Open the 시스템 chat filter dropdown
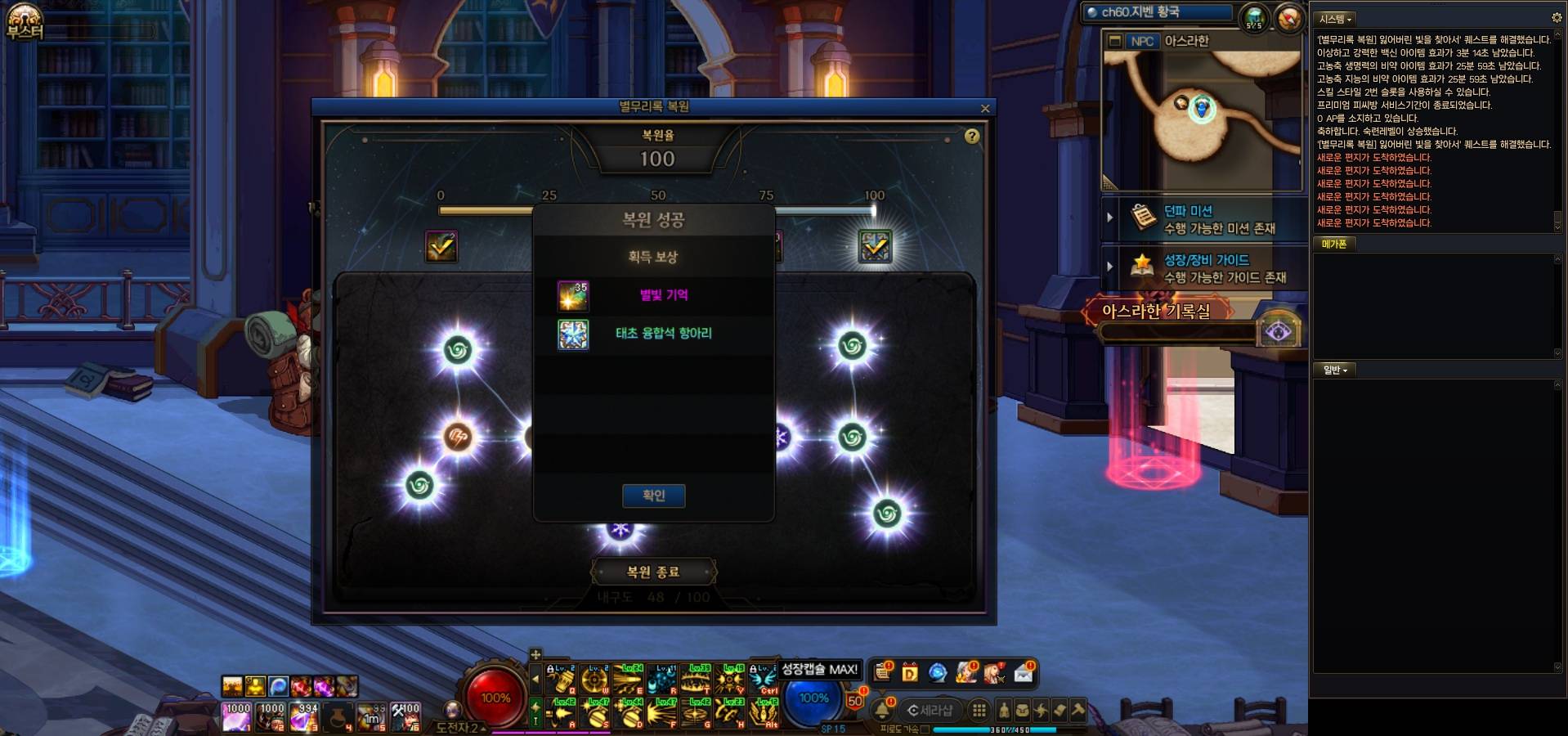 point(1335,19)
